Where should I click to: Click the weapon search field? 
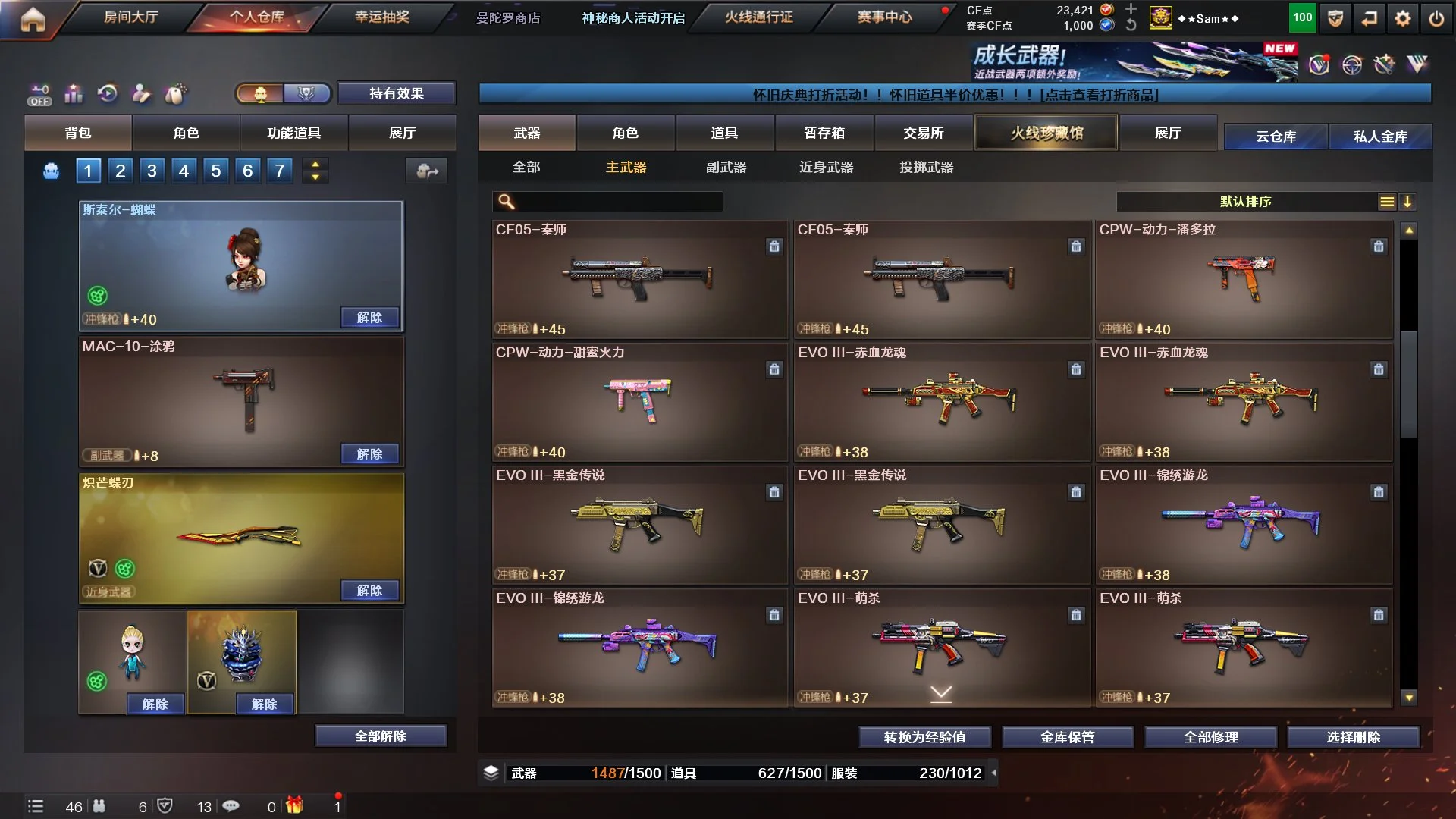616,201
